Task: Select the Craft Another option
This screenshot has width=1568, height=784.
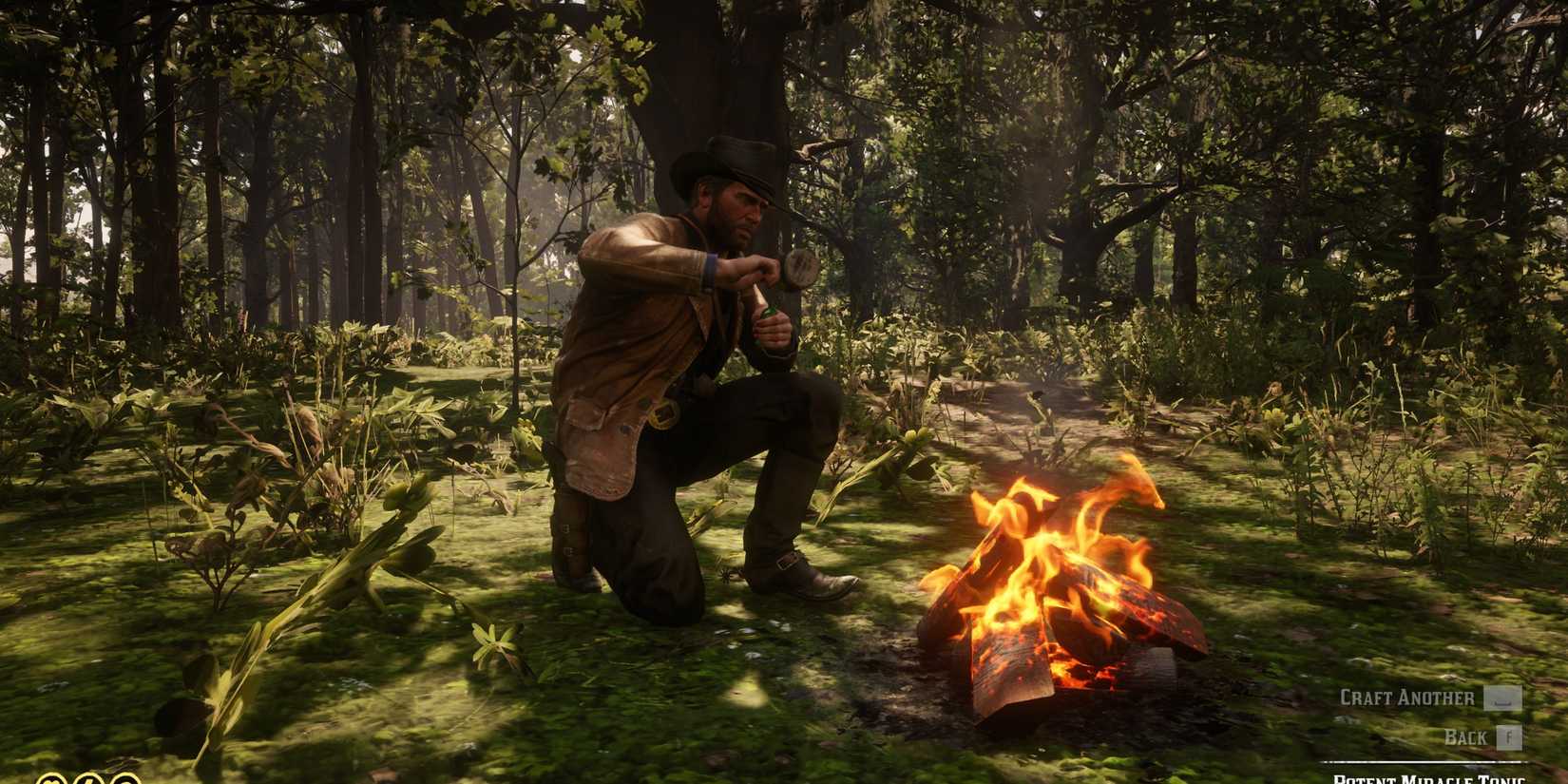Action: pyautogui.click(x=1406, y=697)
